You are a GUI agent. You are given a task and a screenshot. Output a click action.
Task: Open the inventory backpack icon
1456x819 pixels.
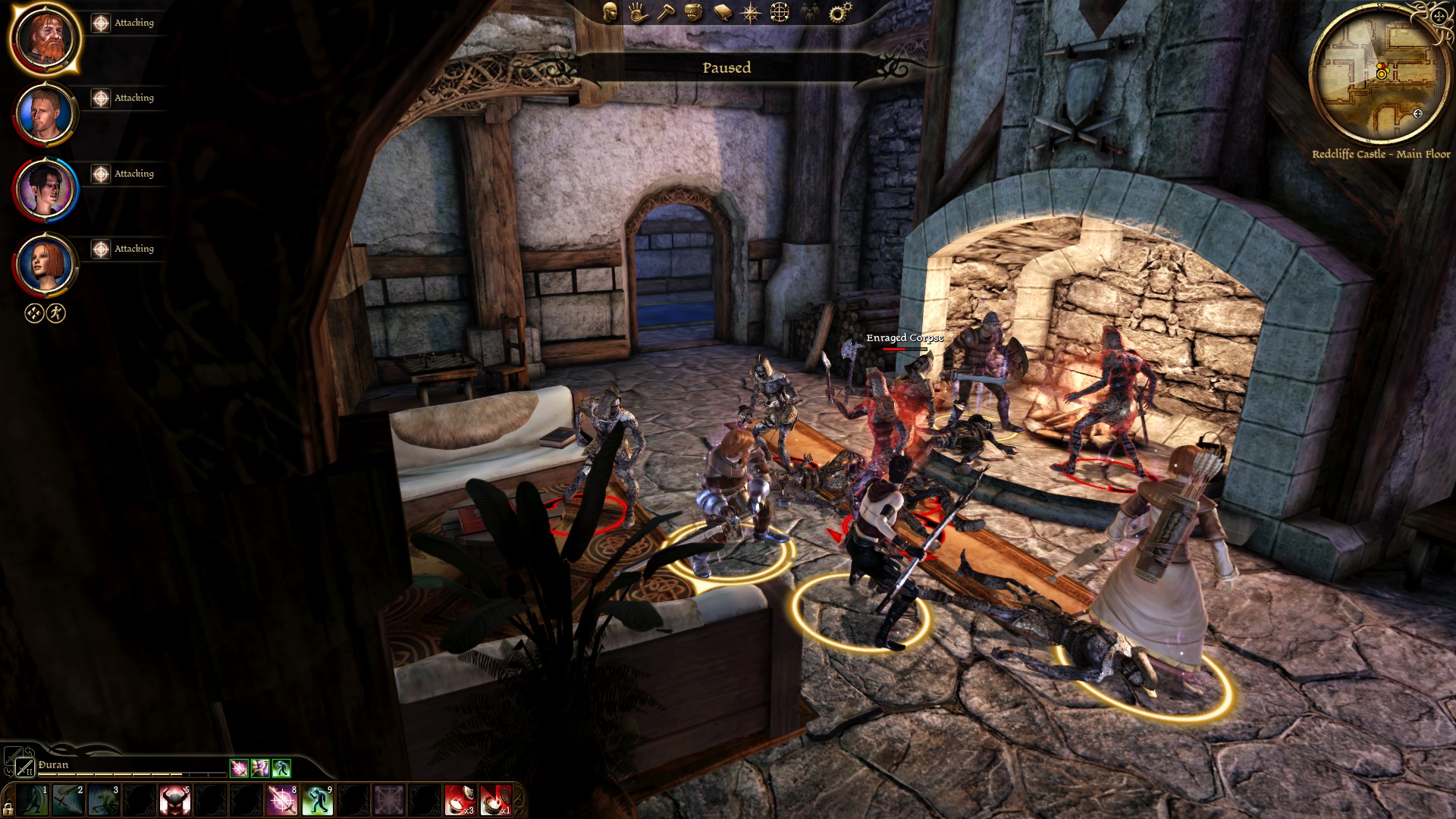[x=694, y=12]
